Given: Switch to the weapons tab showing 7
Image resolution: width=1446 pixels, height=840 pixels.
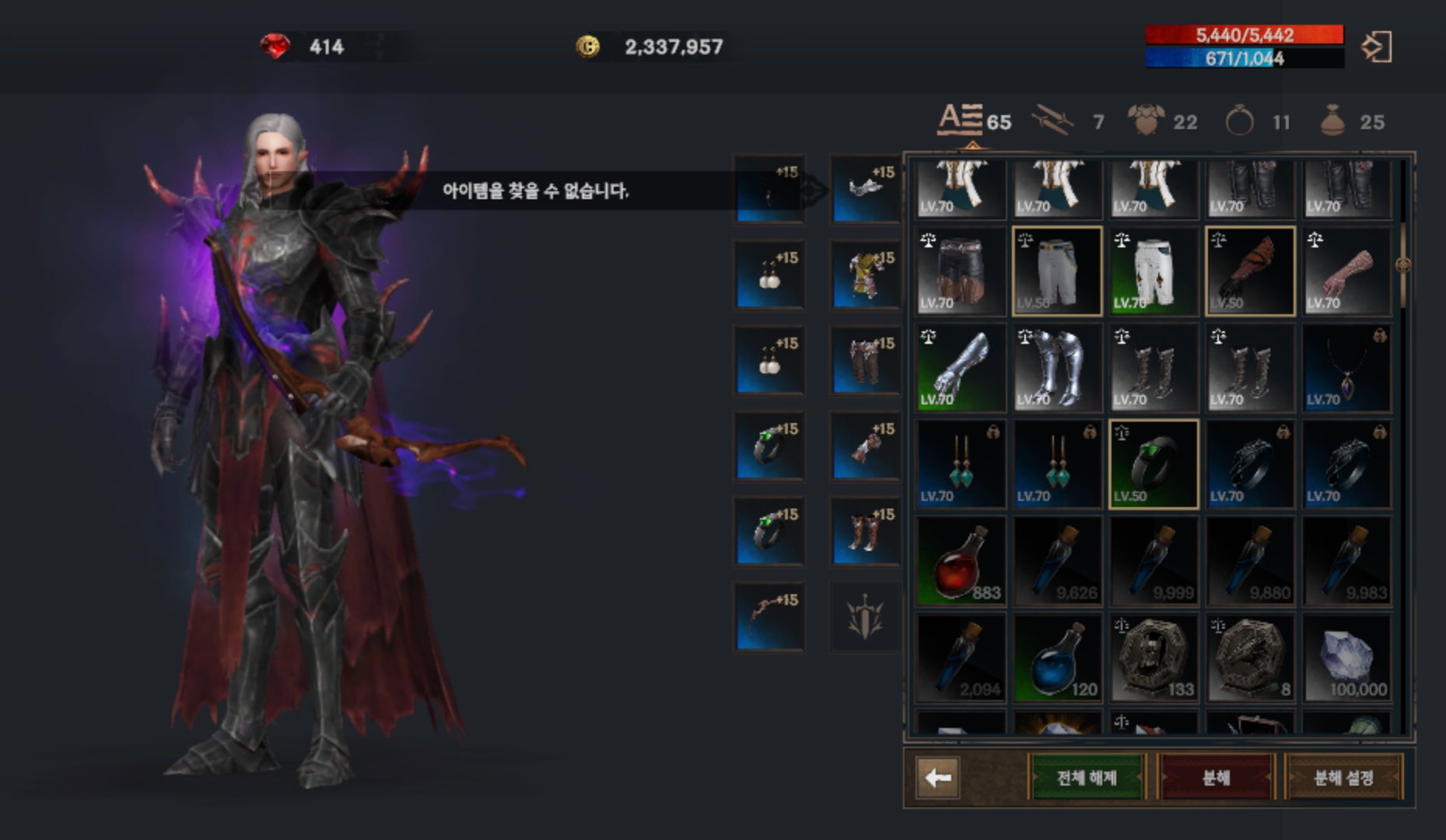Looking at the screenshot, I should [1067, 121].
